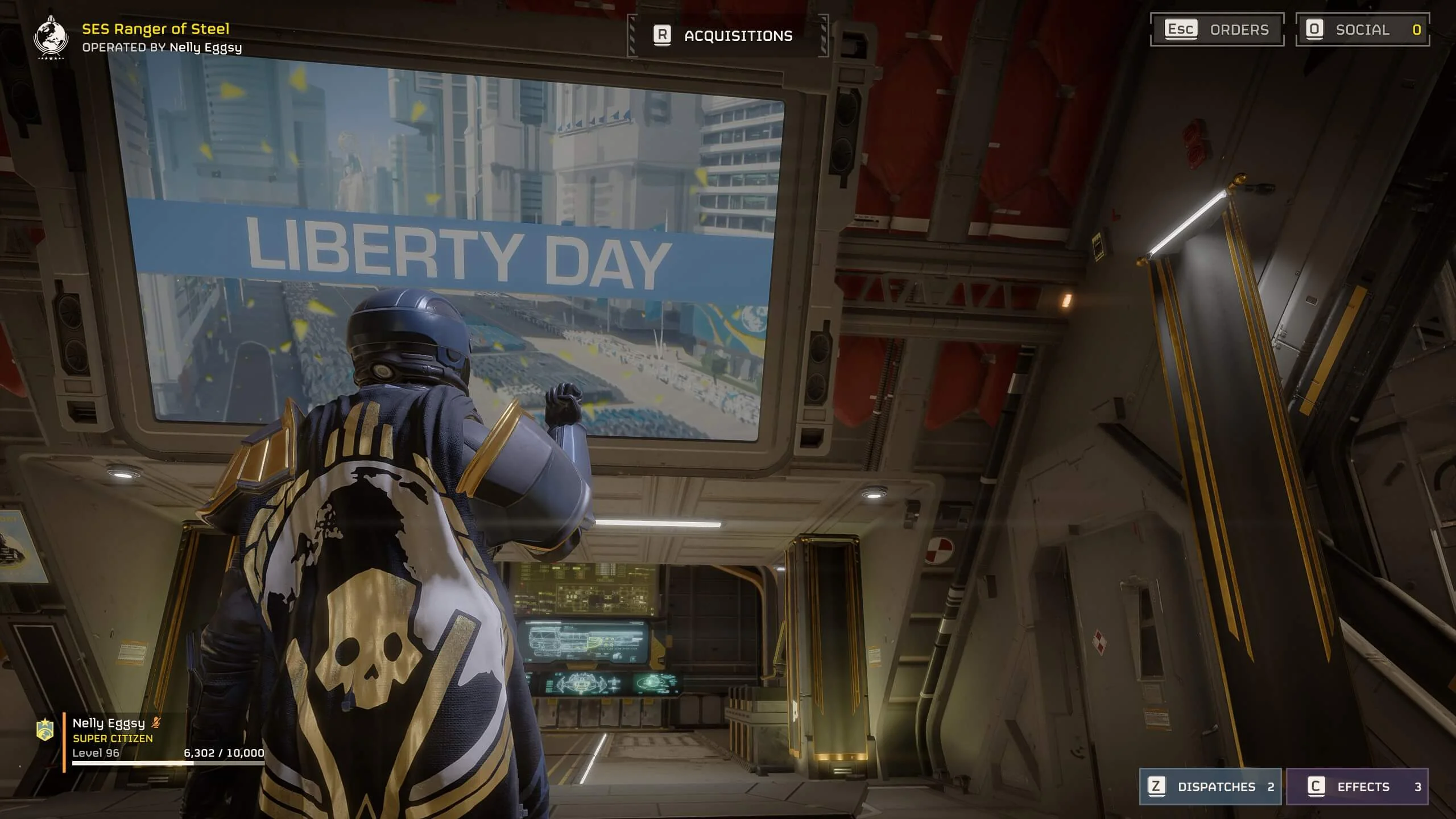Open the Orders panel
Viewport: 1456px width, 819px height.
(x=1217, y=30)
